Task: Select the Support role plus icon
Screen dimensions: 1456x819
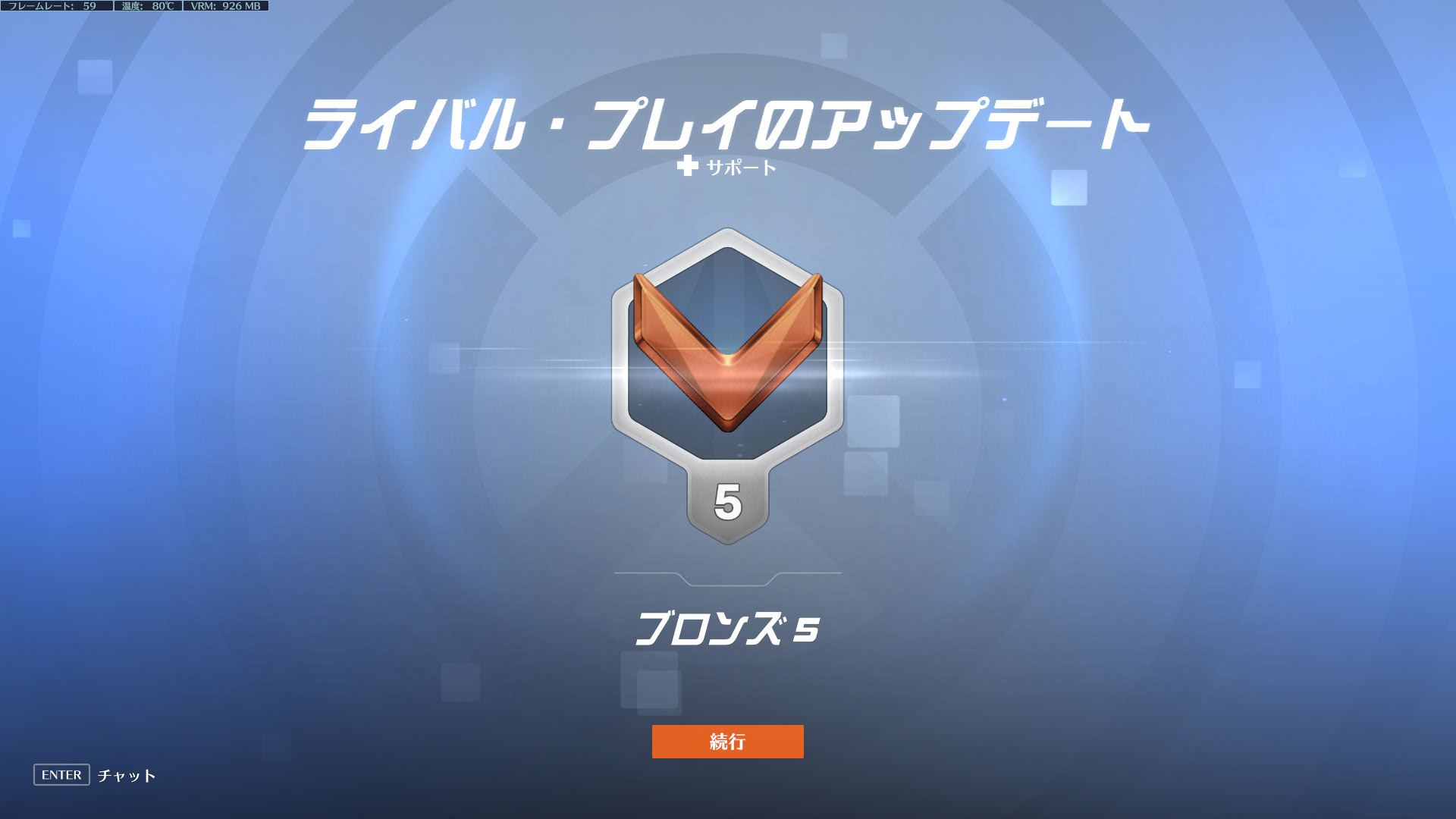Action: point(689,168)
